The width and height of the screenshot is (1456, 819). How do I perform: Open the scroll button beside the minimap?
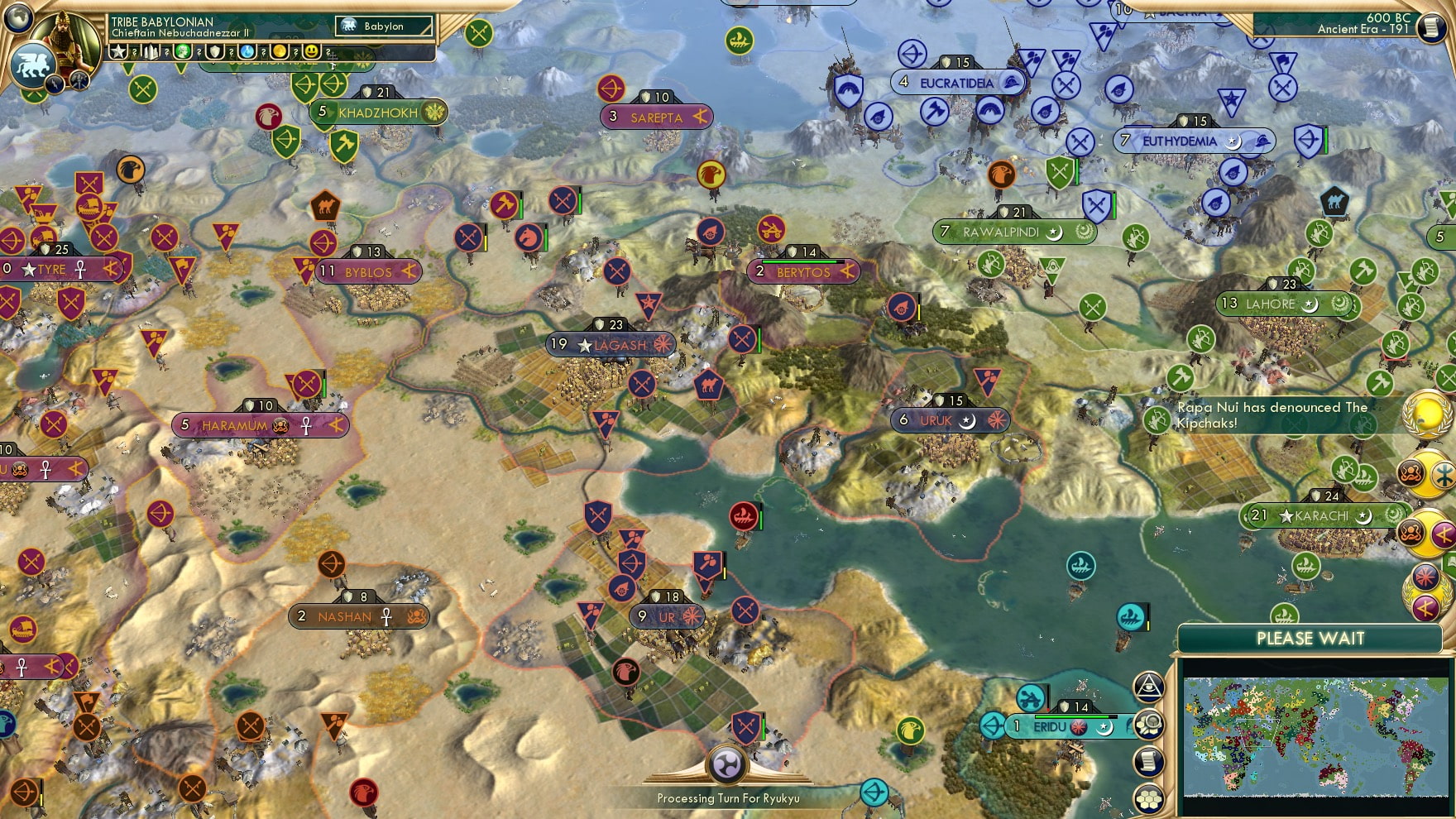click(x=1149, y=761)
